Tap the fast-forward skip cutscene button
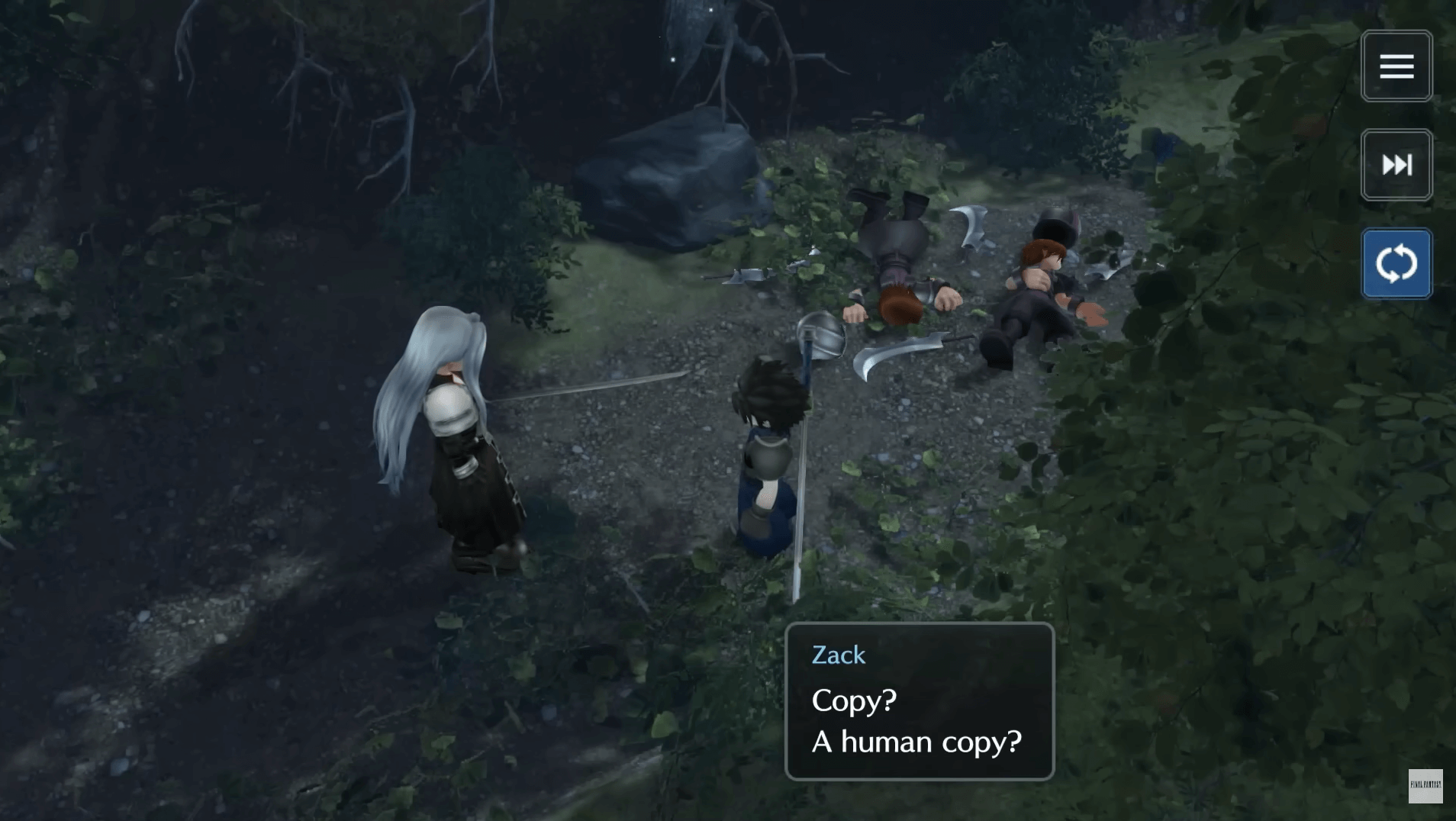This screenshot has height=821, width=1456. [1396, 165]
